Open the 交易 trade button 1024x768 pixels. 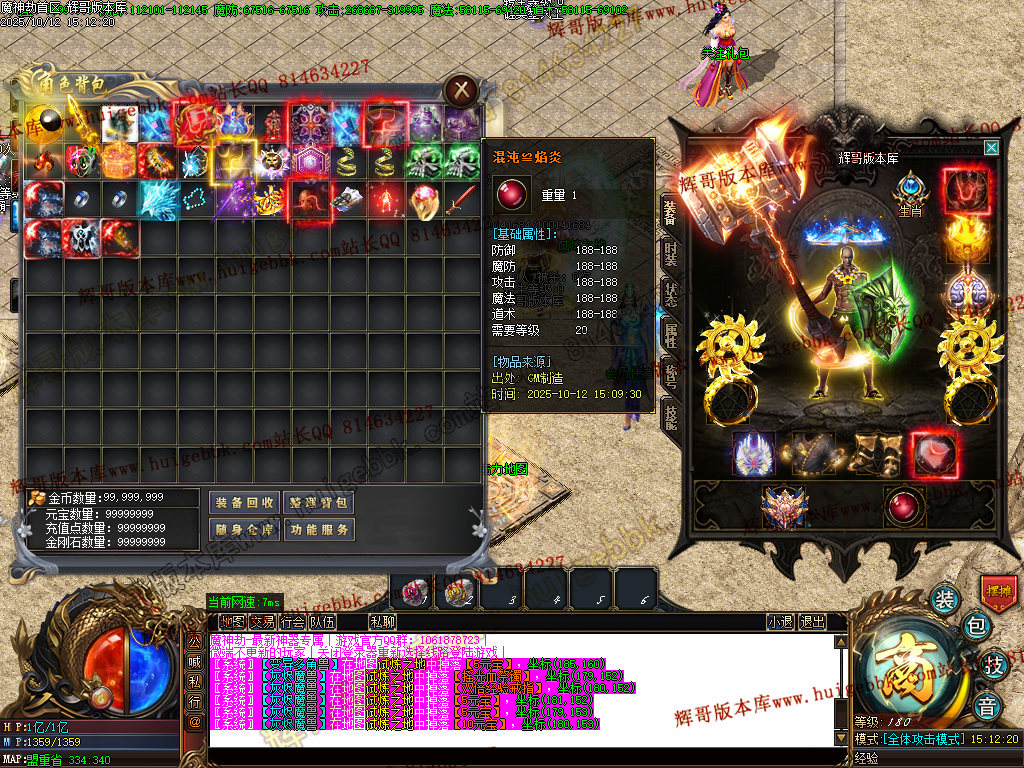(x=261, y=622)
